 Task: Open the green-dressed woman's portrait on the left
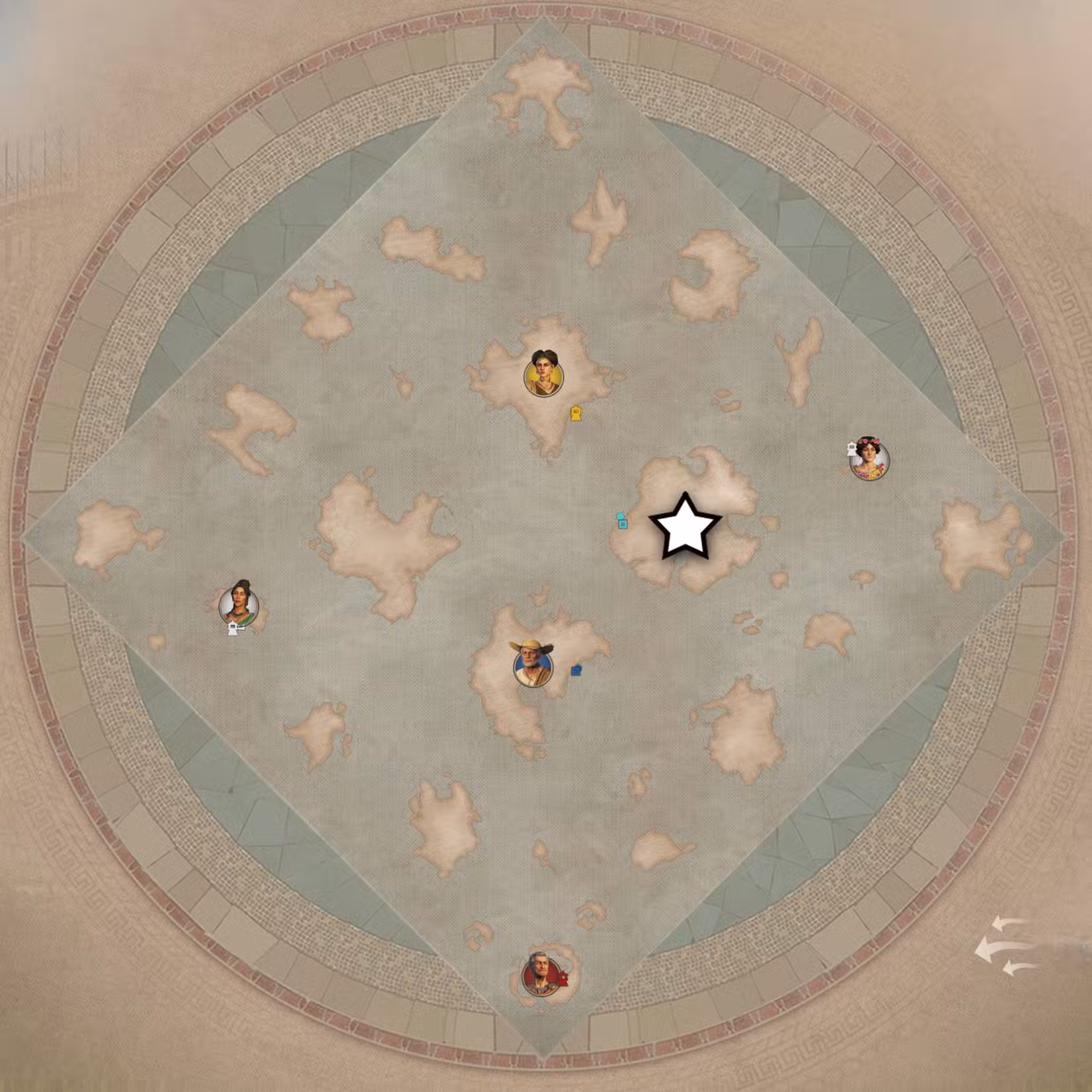240,604
